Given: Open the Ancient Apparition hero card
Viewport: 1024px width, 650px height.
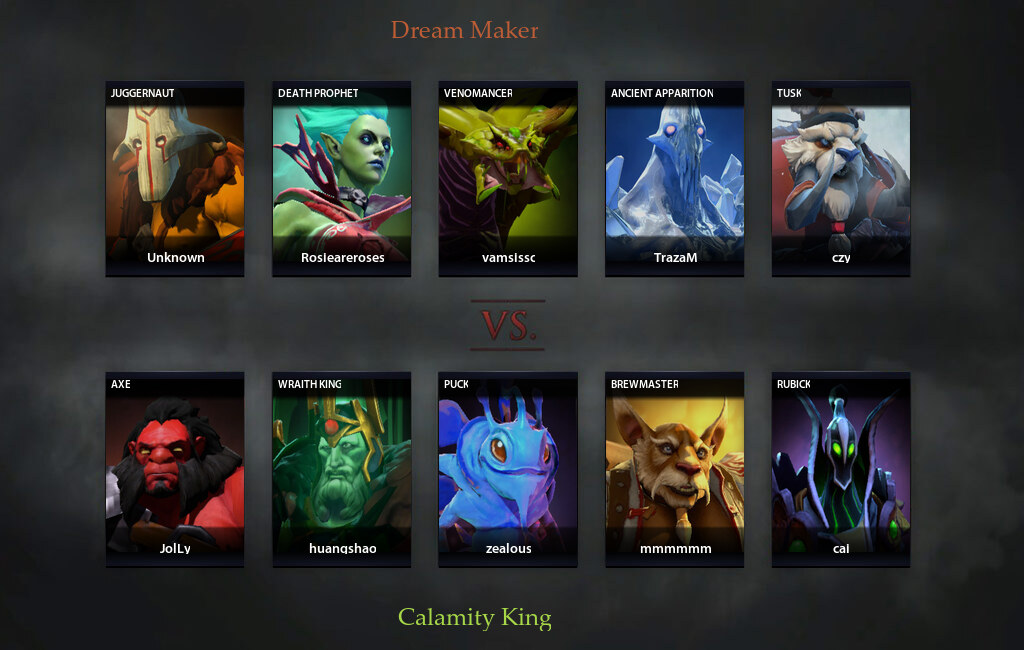Looking at the screenshot, I should 674,178.
